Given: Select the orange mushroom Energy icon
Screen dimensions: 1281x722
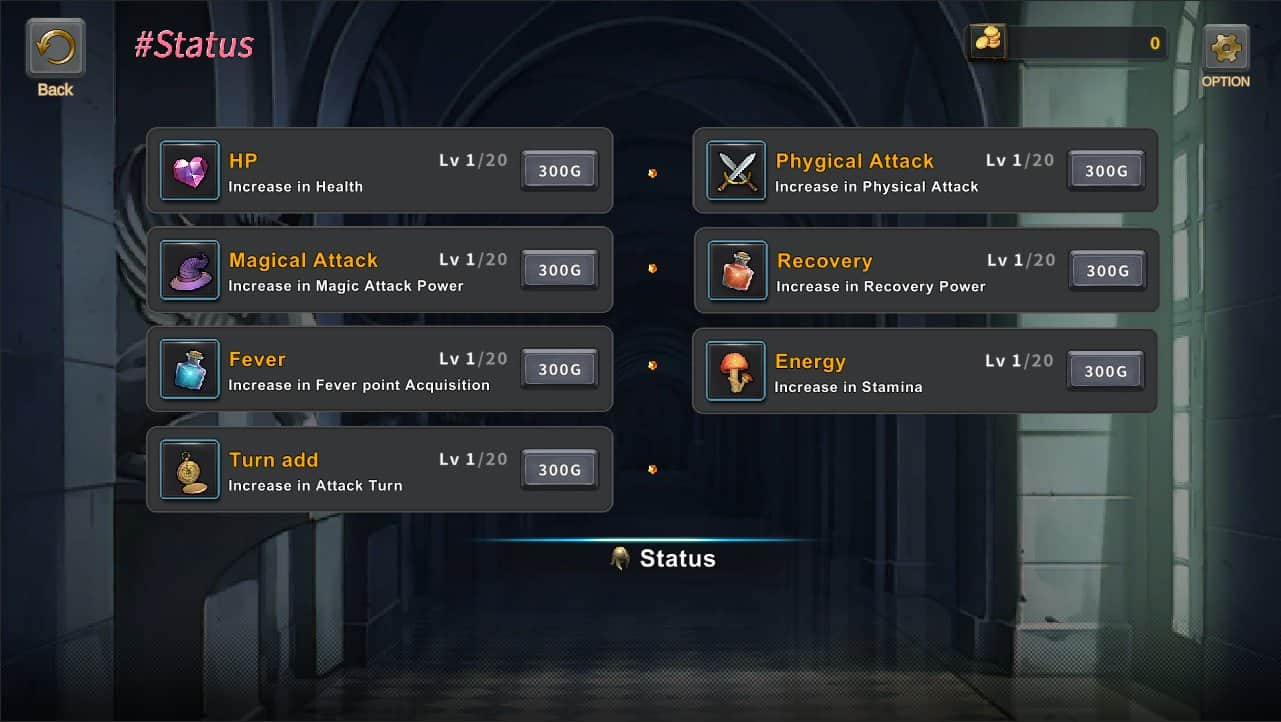Looking at the screenshot, I should click(736, 371).
